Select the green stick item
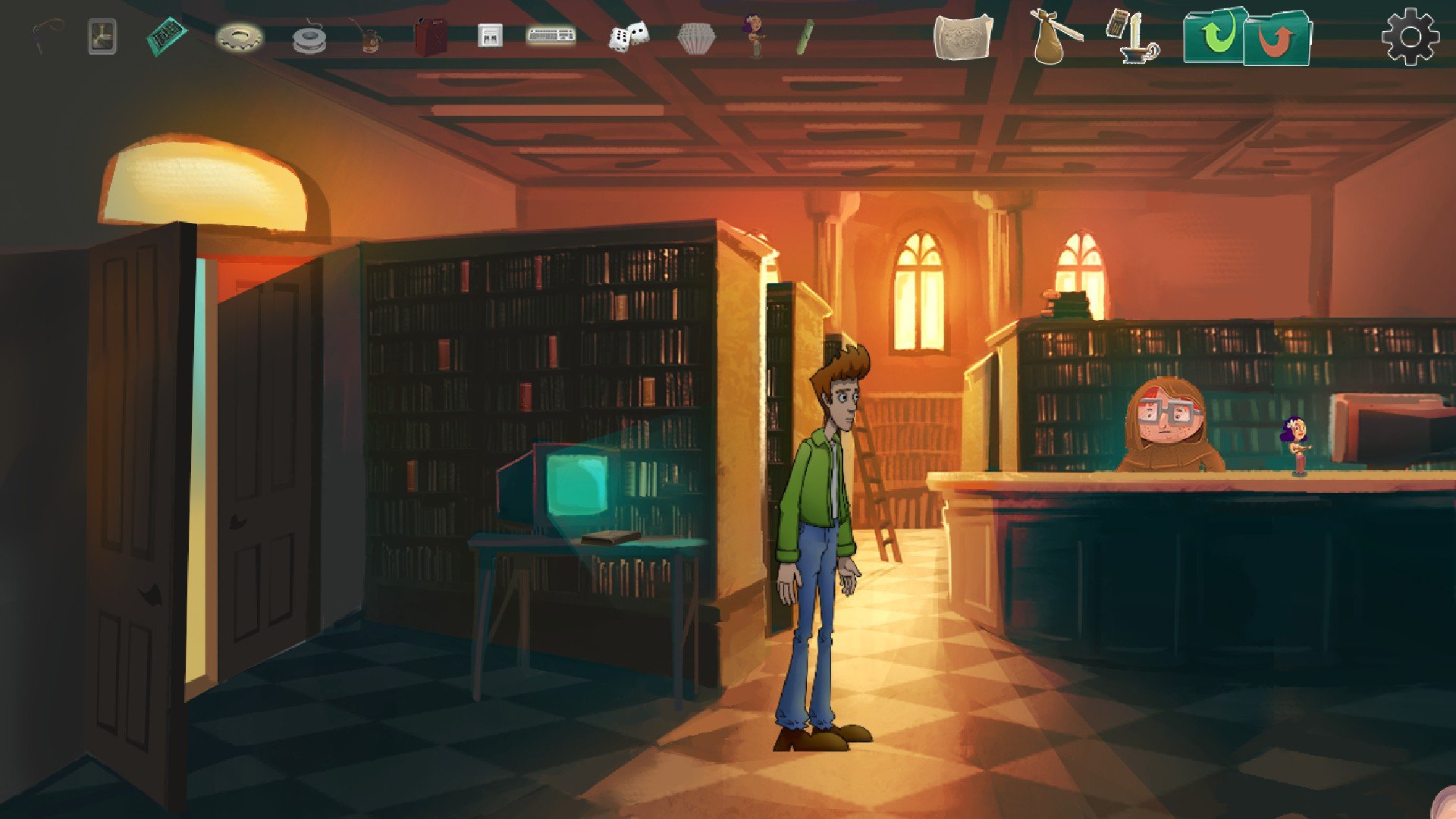1456x819 pixels. [805, 36]
